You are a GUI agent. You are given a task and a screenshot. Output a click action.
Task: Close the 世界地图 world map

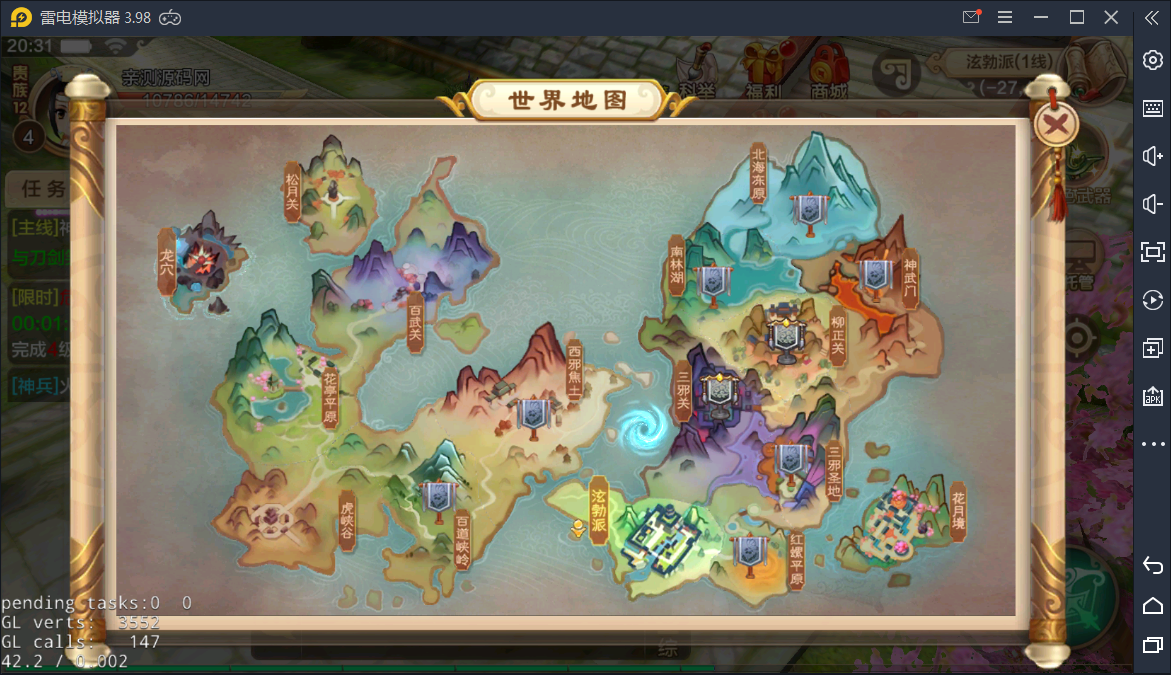point(1055,125)
